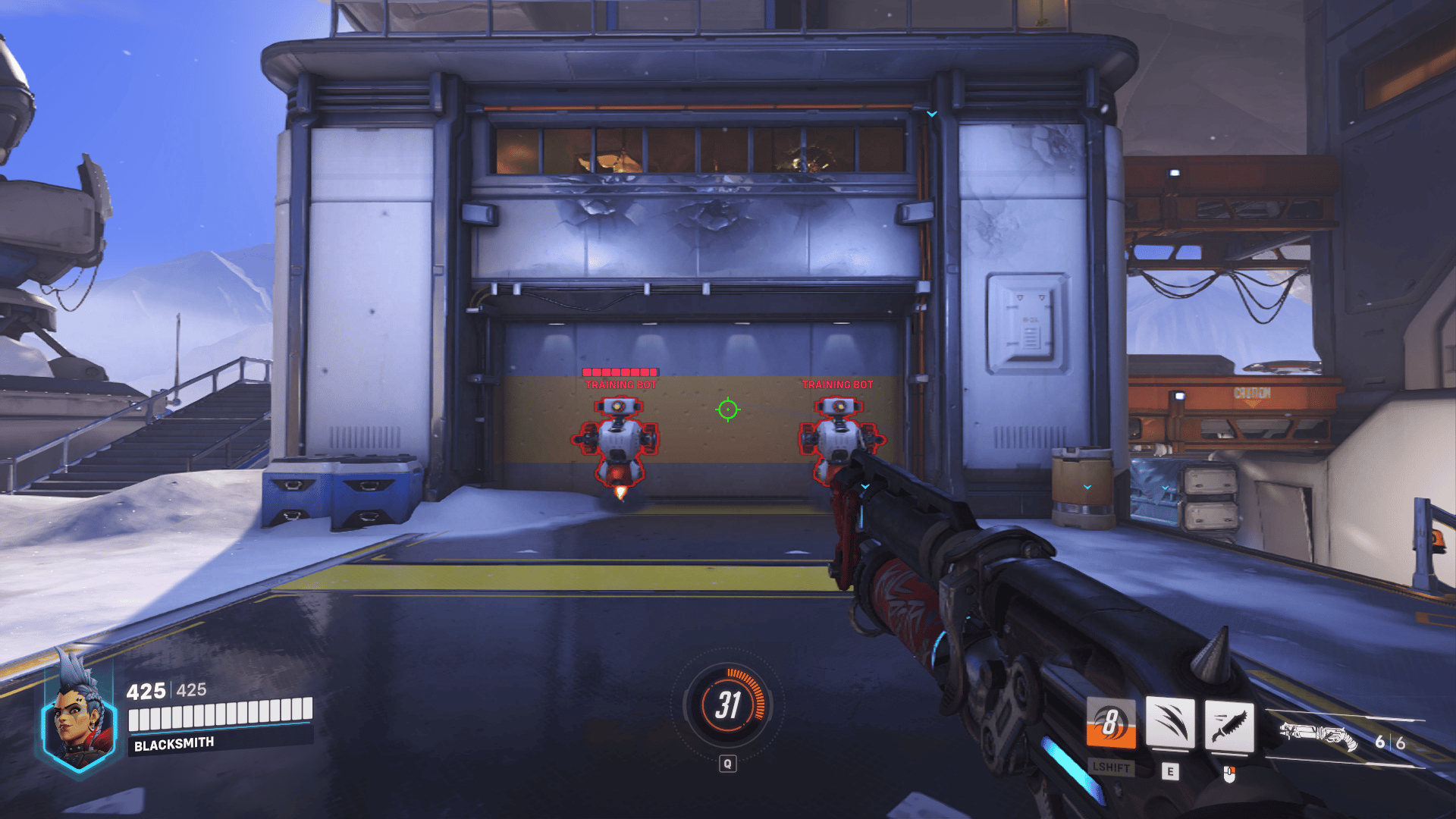Toggle the E keybind indicator under Jagged Blade

[x=1169, y=773]
